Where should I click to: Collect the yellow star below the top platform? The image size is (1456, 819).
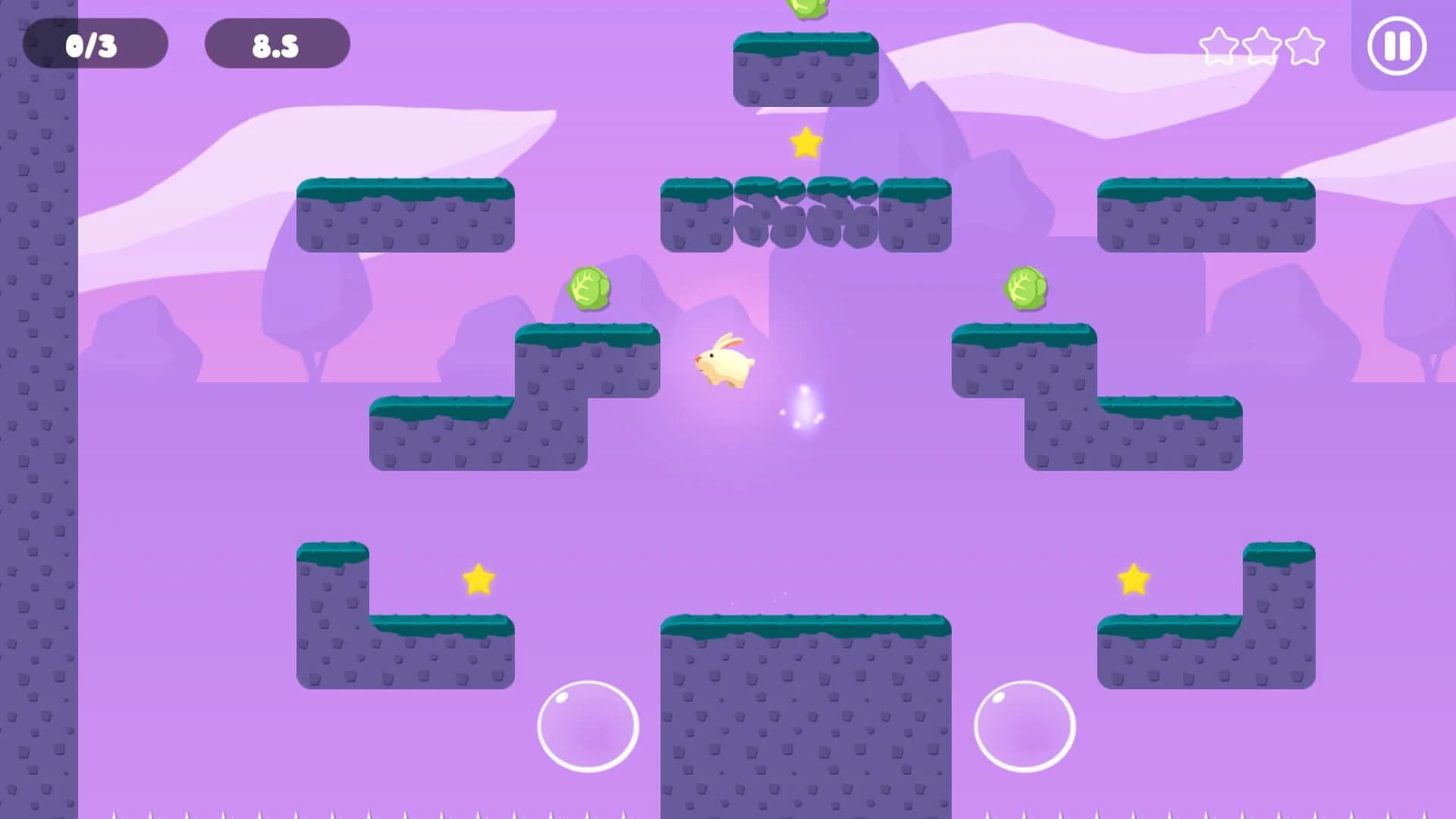(x=806, y=143)
